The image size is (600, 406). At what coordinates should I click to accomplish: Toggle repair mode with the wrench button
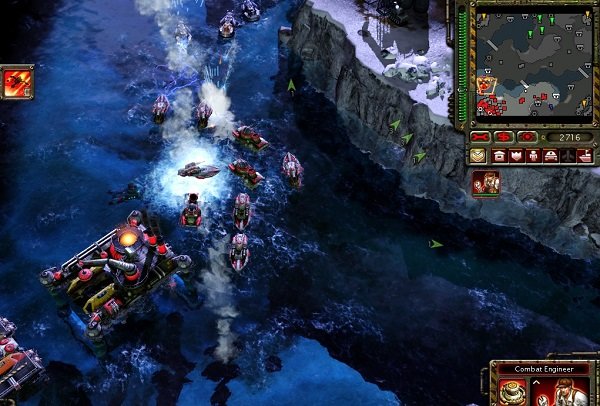tap(480, 137)
